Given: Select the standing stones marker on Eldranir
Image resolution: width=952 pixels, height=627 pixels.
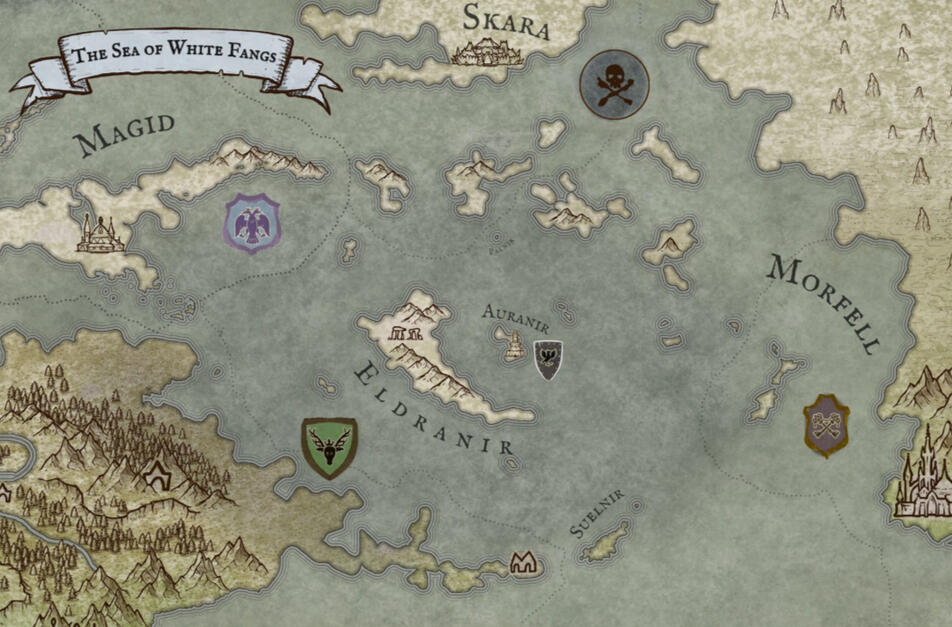Looking at the screenshot, I should point(411,332).
